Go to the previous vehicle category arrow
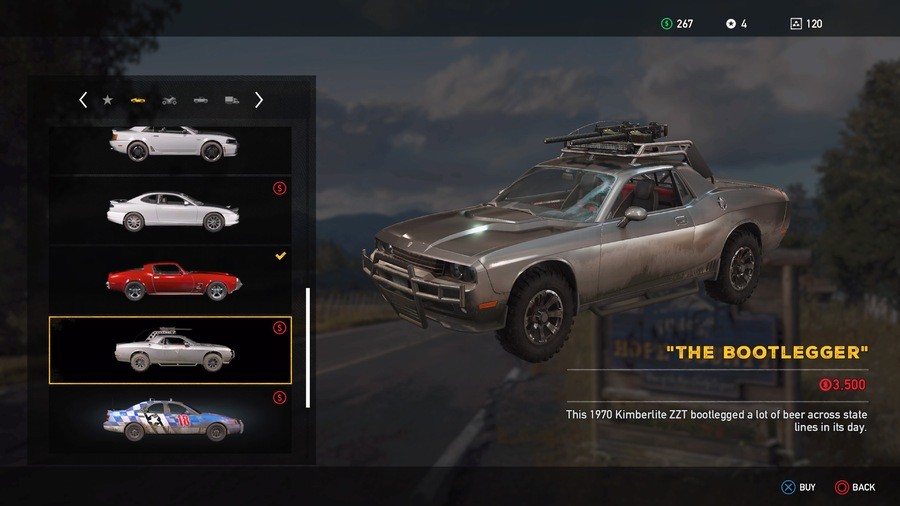 [83, 100]
